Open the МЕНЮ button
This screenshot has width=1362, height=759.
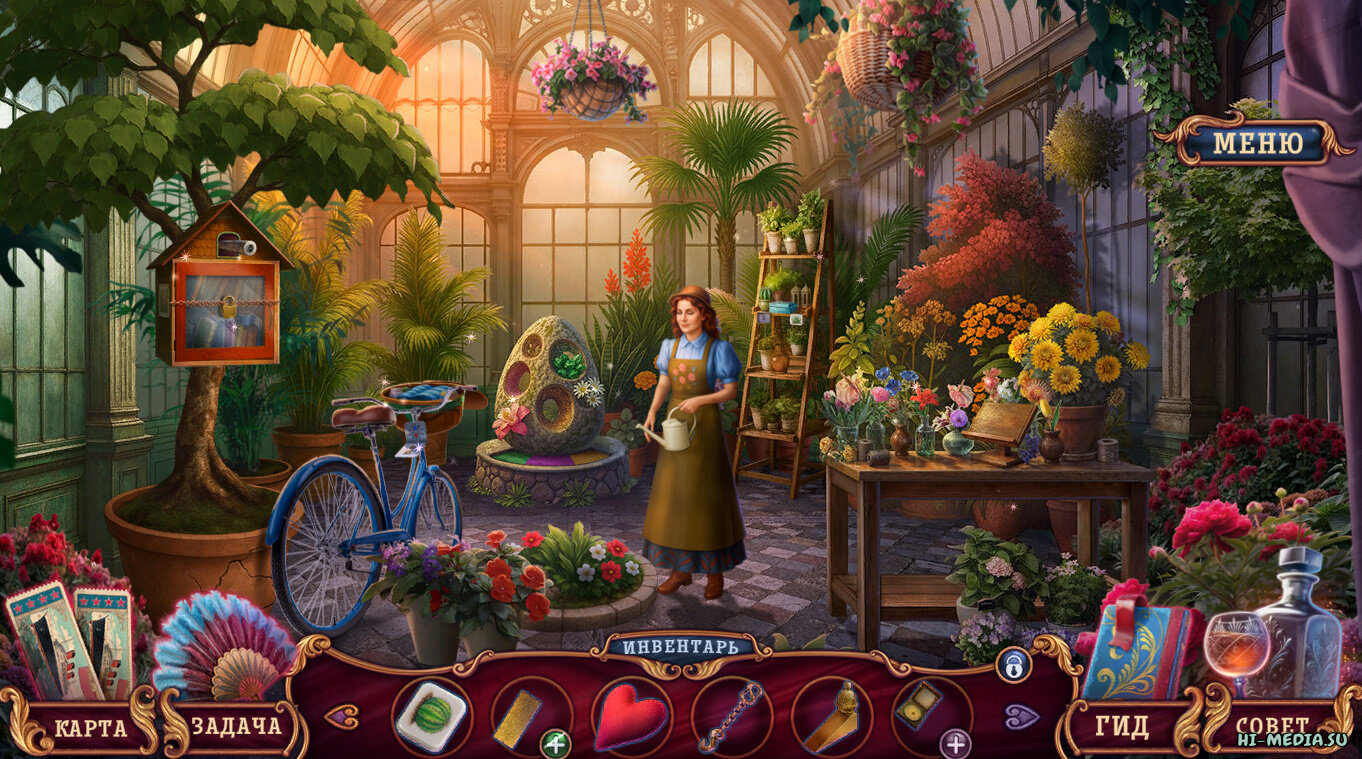(1257, 143)
